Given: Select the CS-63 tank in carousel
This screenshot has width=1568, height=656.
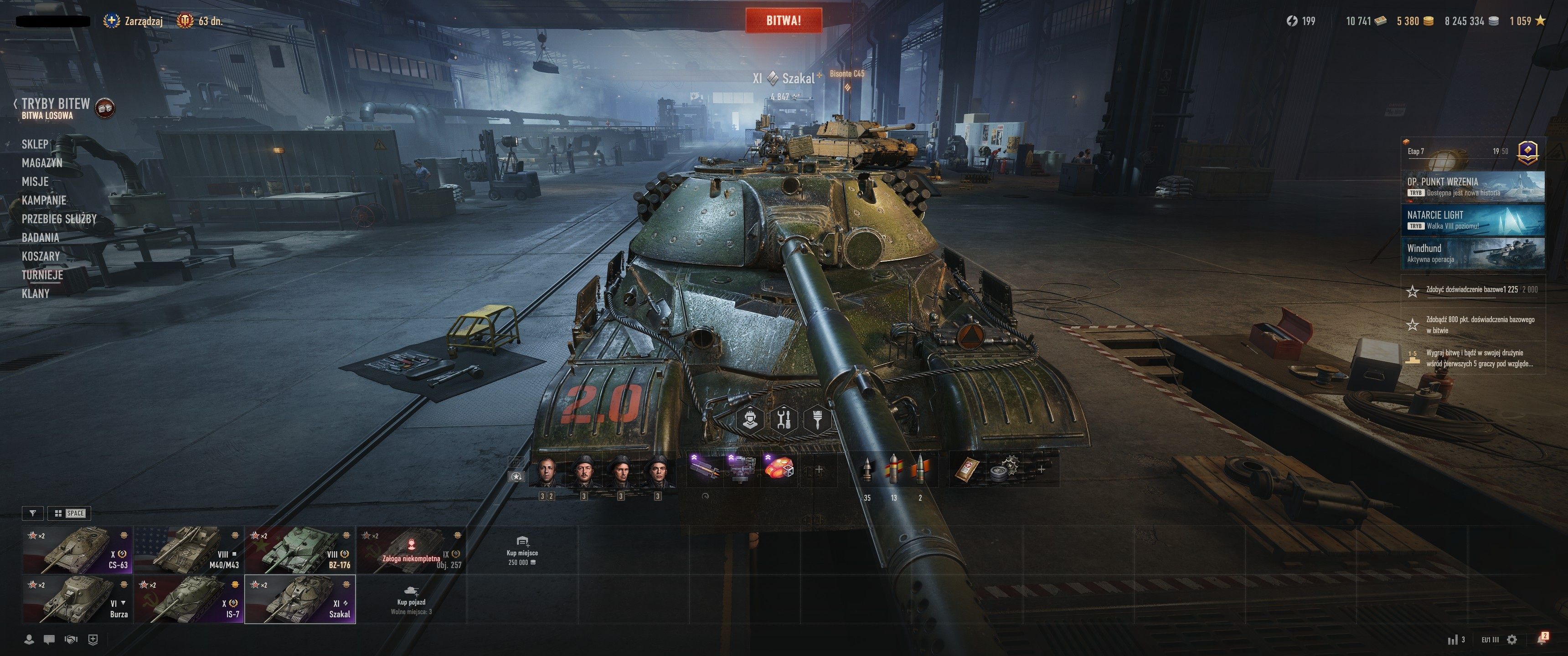Looking at the screenshot, I should 77,550.
